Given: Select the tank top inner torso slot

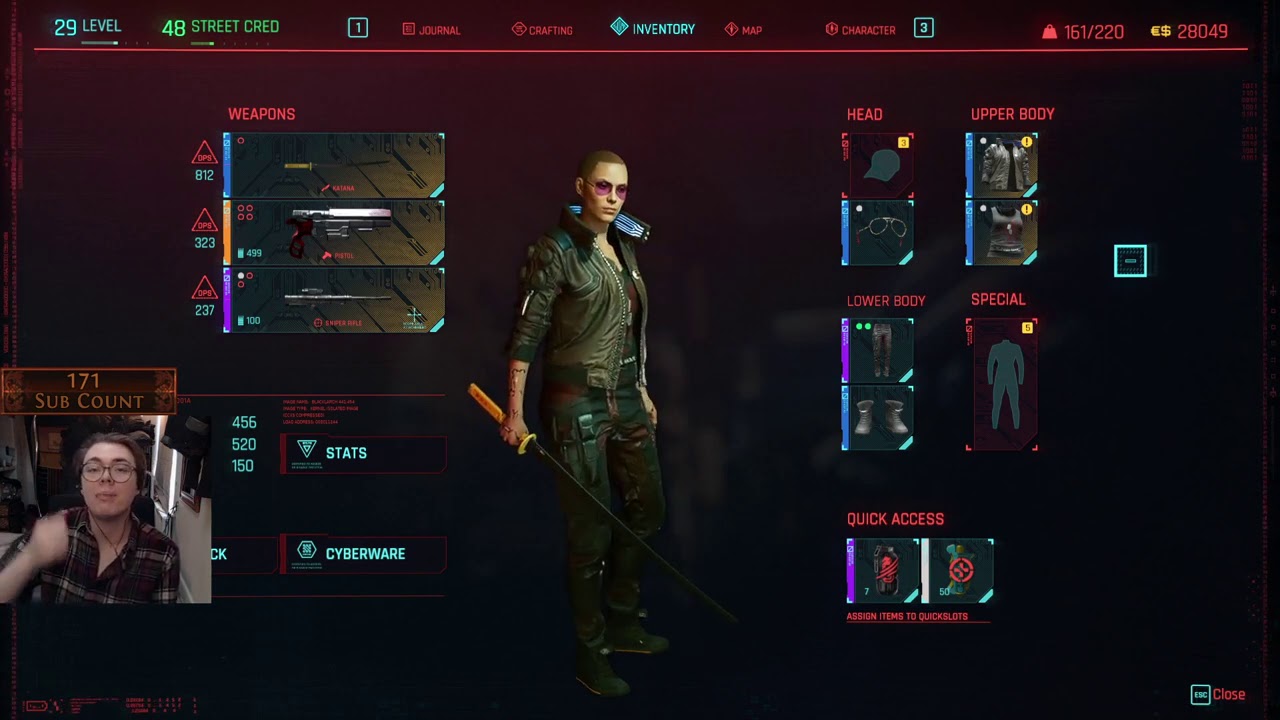Looking at the screenshot, I should point(1002,232).
